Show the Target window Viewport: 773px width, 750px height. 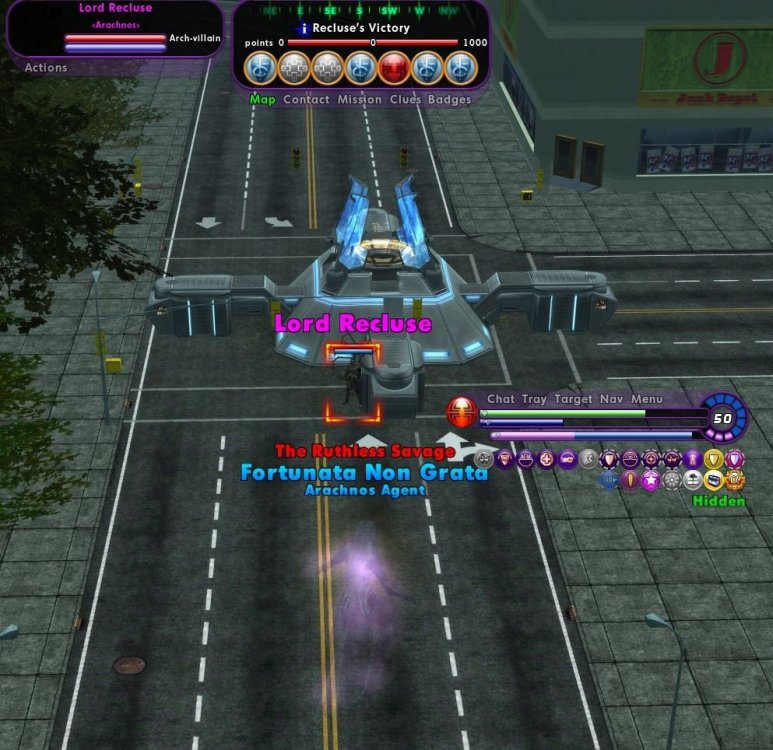(x=574, y=399)
